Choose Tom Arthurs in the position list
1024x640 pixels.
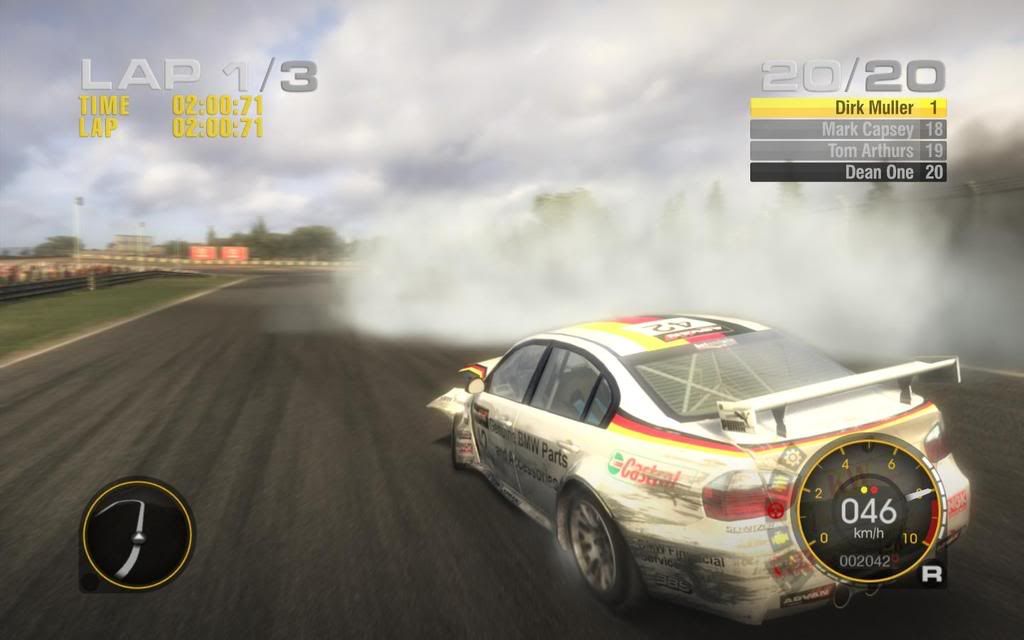tap(848, 150)
